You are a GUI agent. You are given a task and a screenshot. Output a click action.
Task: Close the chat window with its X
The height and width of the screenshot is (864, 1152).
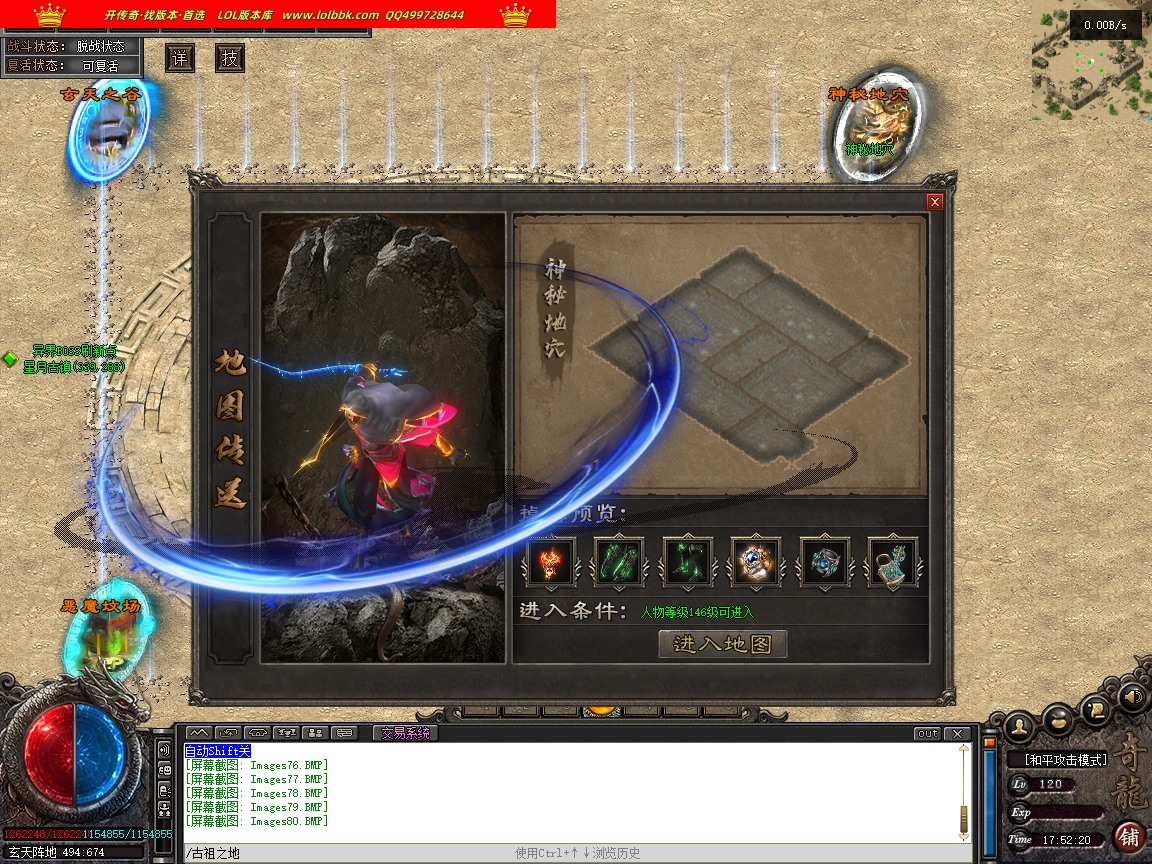pos(957,733)
